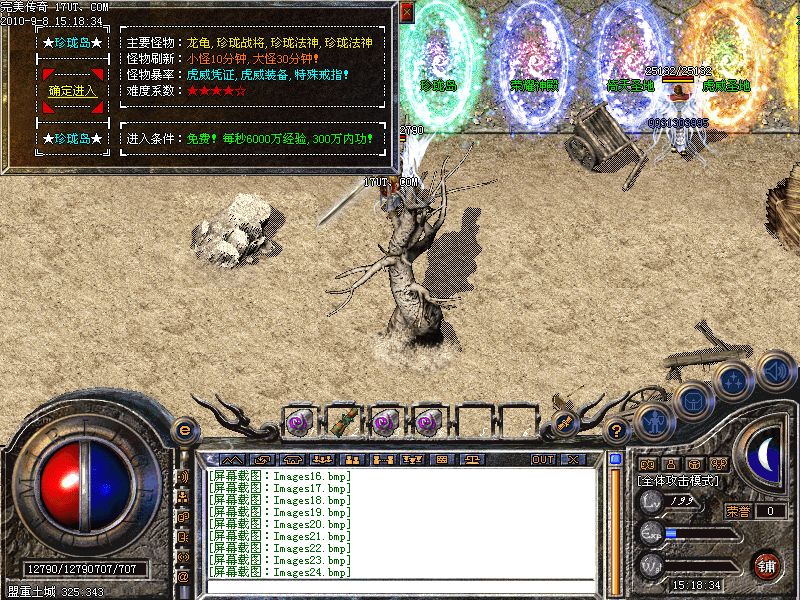This screenshot has width=800, height=600.
Task: Open the question mark help button
Action: [x=617, y=431]
